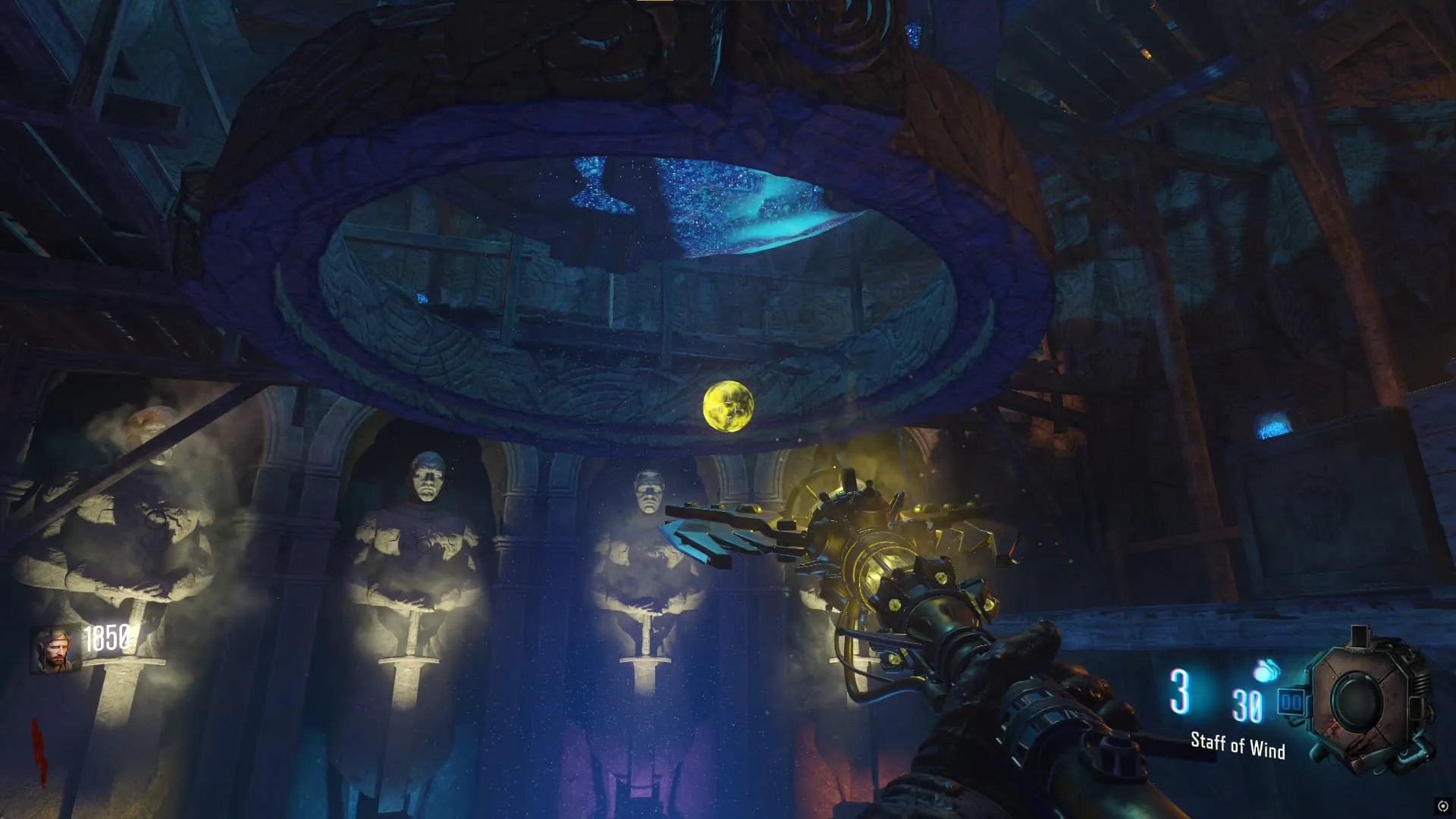The width and height of the screenshot is (1456, 819).
Task: Click the player character portrait
Action: click(55, 650)
